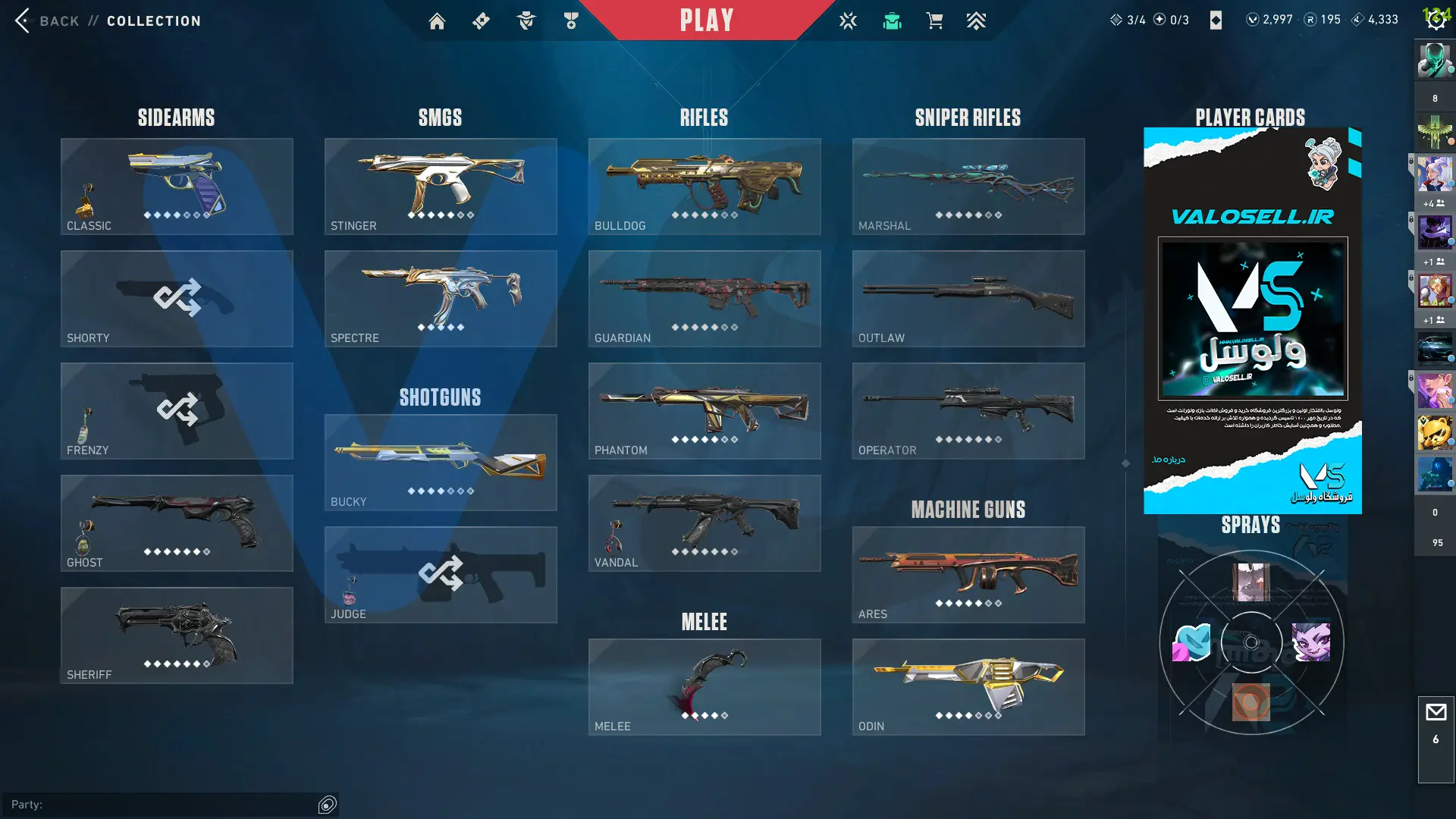Hit the red PLAY button
The height and width of the screenshot is (819, 1456).
coord(706,20)
